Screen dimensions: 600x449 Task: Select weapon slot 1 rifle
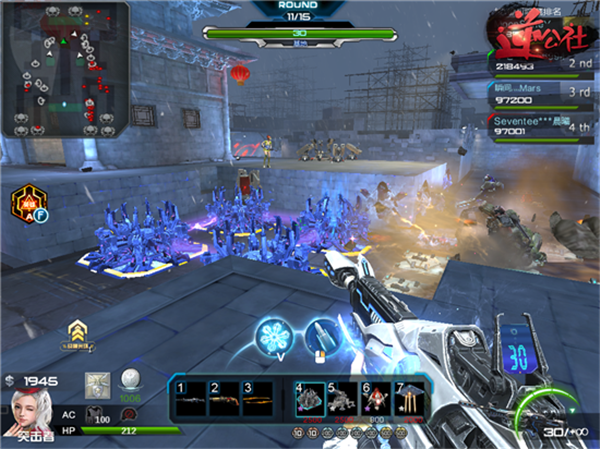(x=191, y=397)
